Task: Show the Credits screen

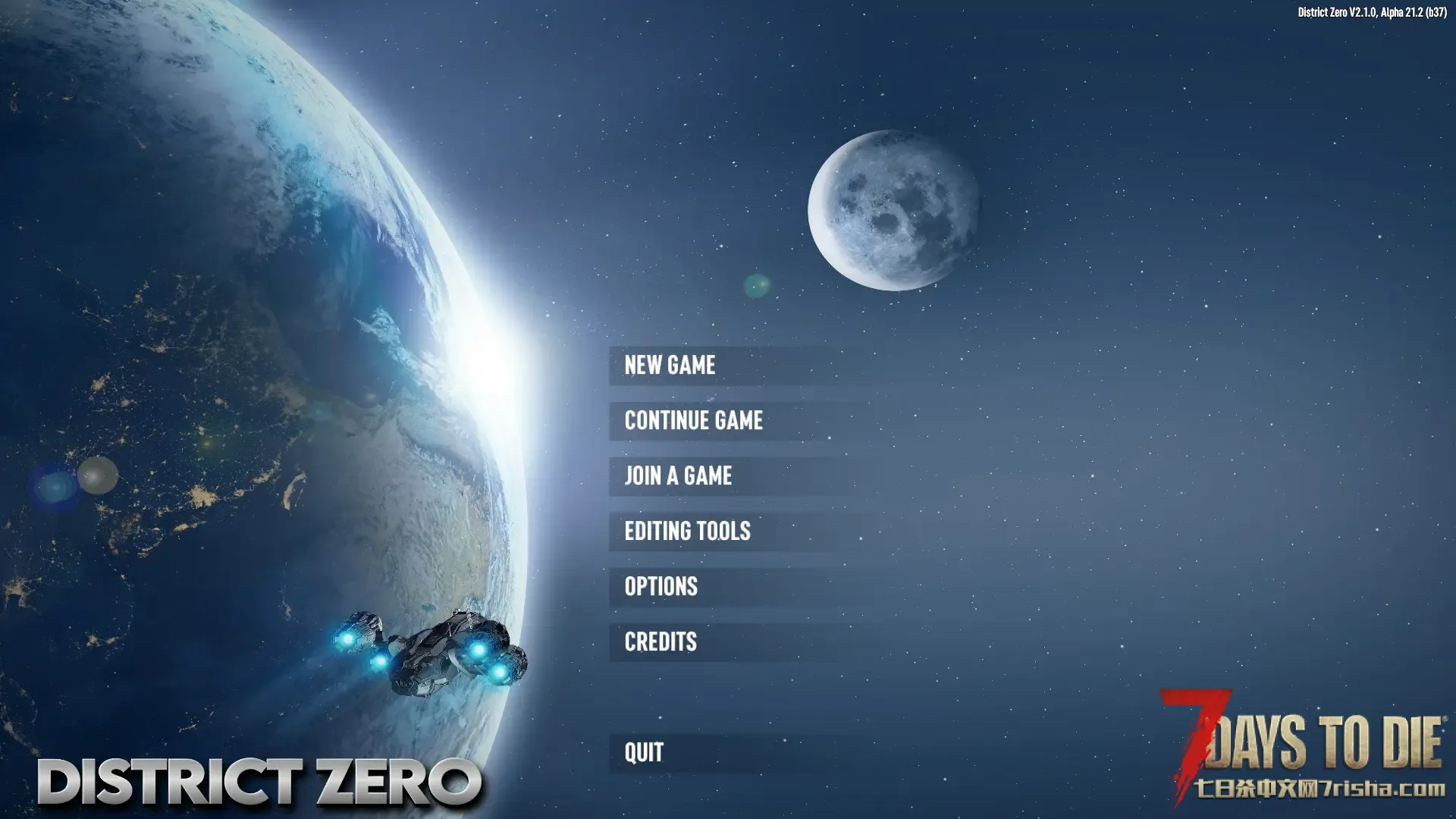Action: (661, 642)
